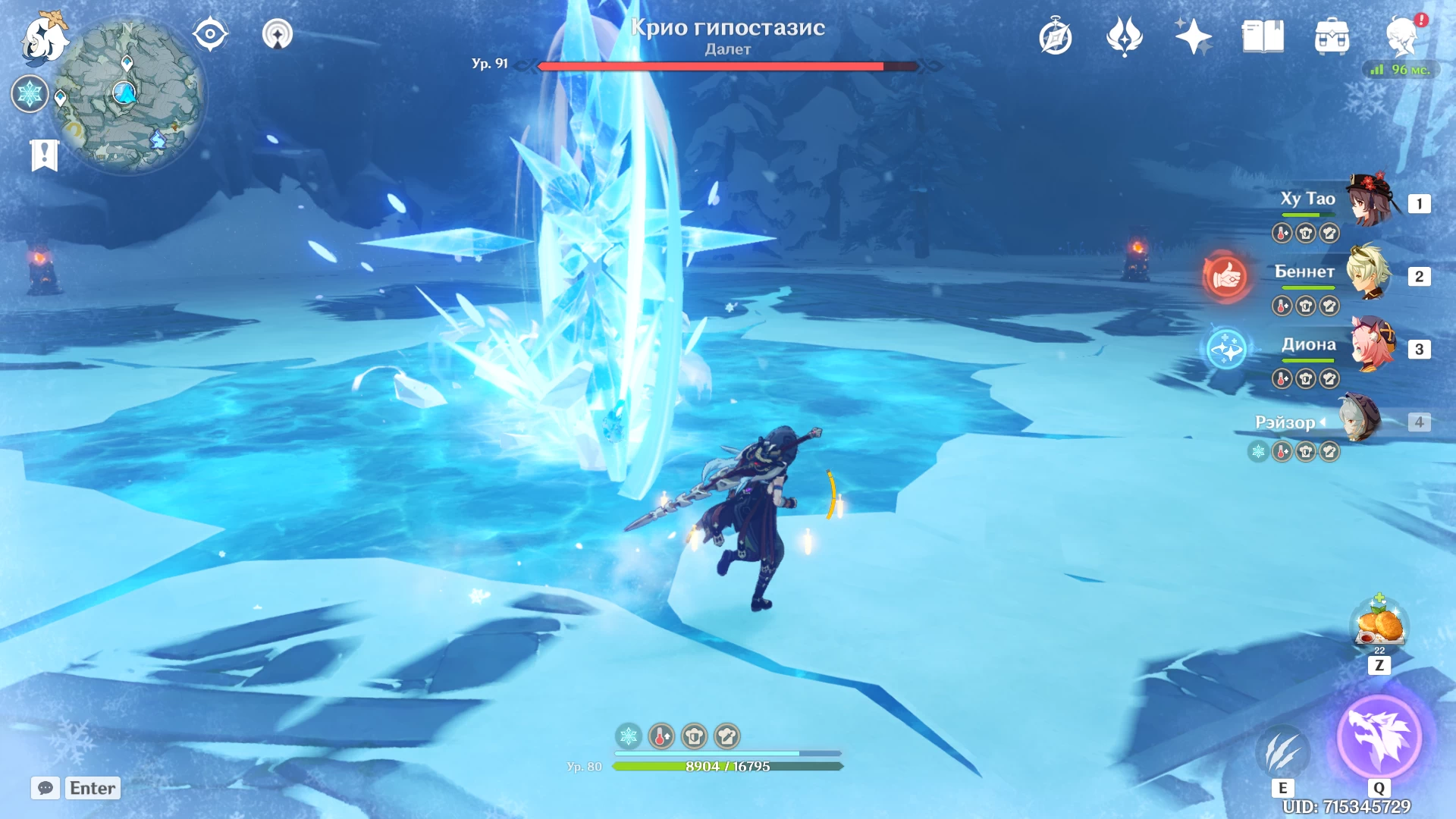The width and height of the screenshot is (1456, 819).
Task: Activate Razor's claw elemental skill
Action: click(1282, 752)
